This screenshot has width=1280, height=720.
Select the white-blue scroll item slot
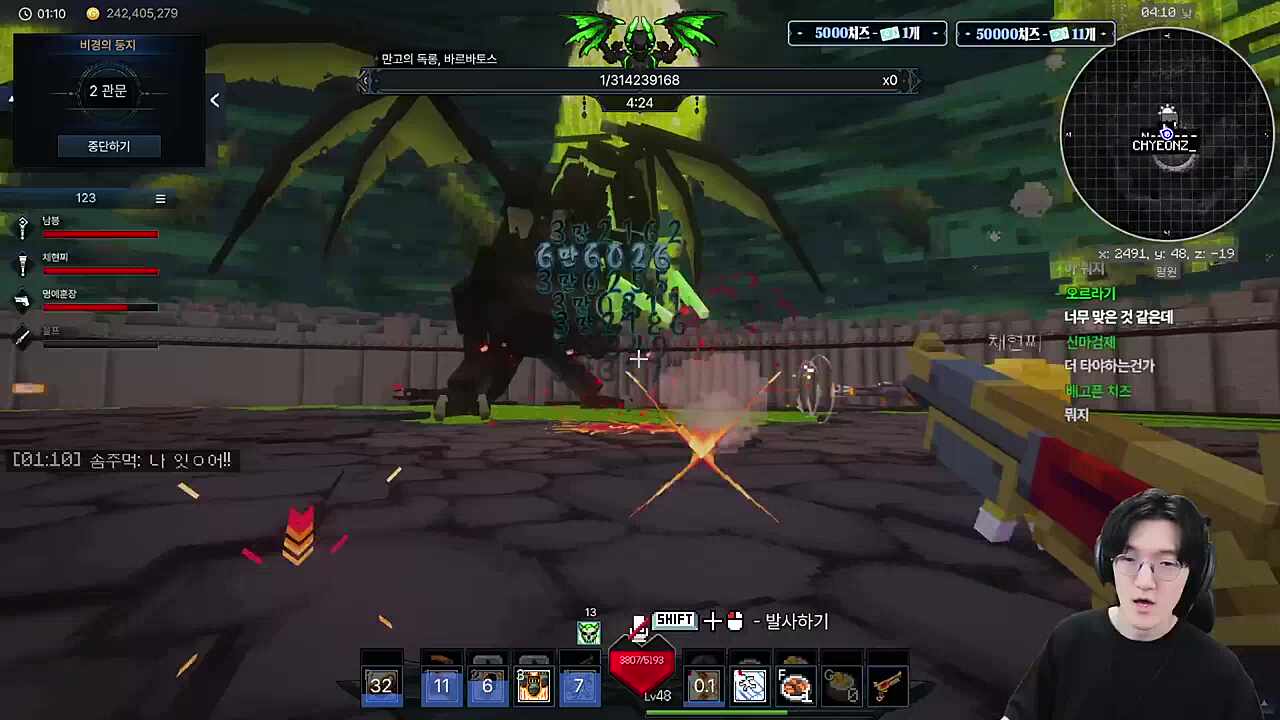pyautogui.click(x=749, y=685)
